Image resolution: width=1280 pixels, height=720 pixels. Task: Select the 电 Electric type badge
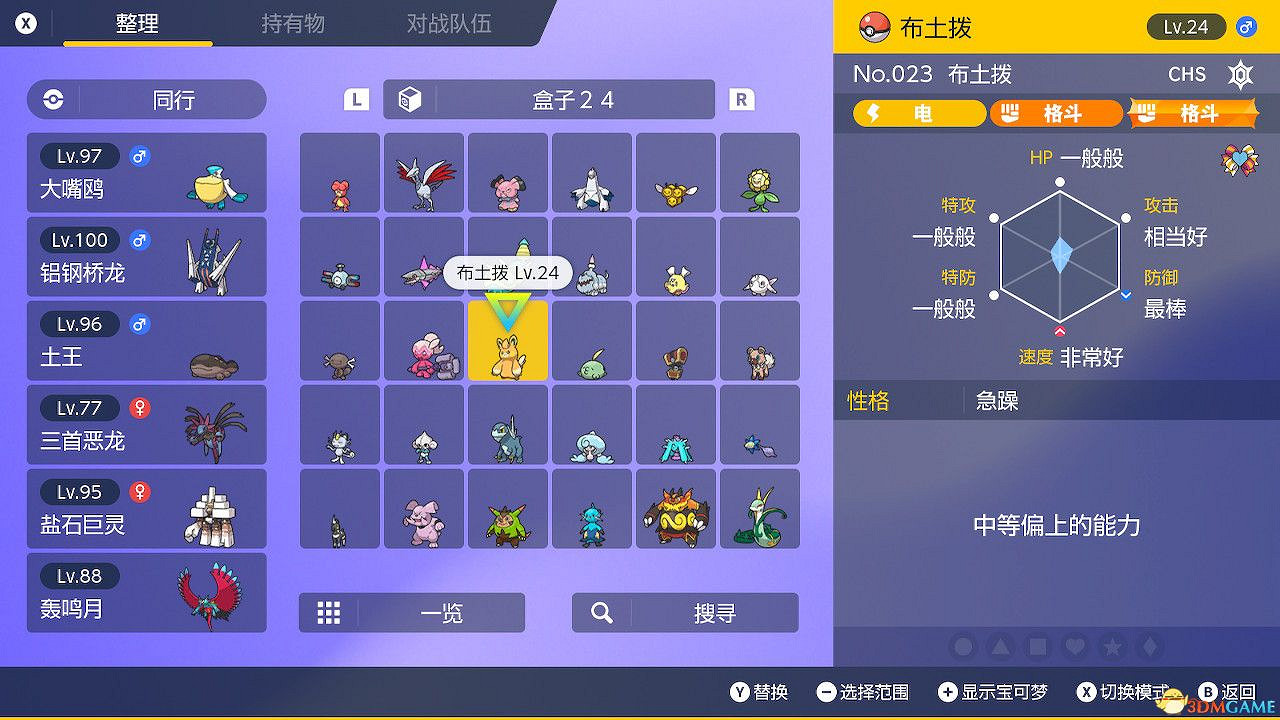(918, 113)
